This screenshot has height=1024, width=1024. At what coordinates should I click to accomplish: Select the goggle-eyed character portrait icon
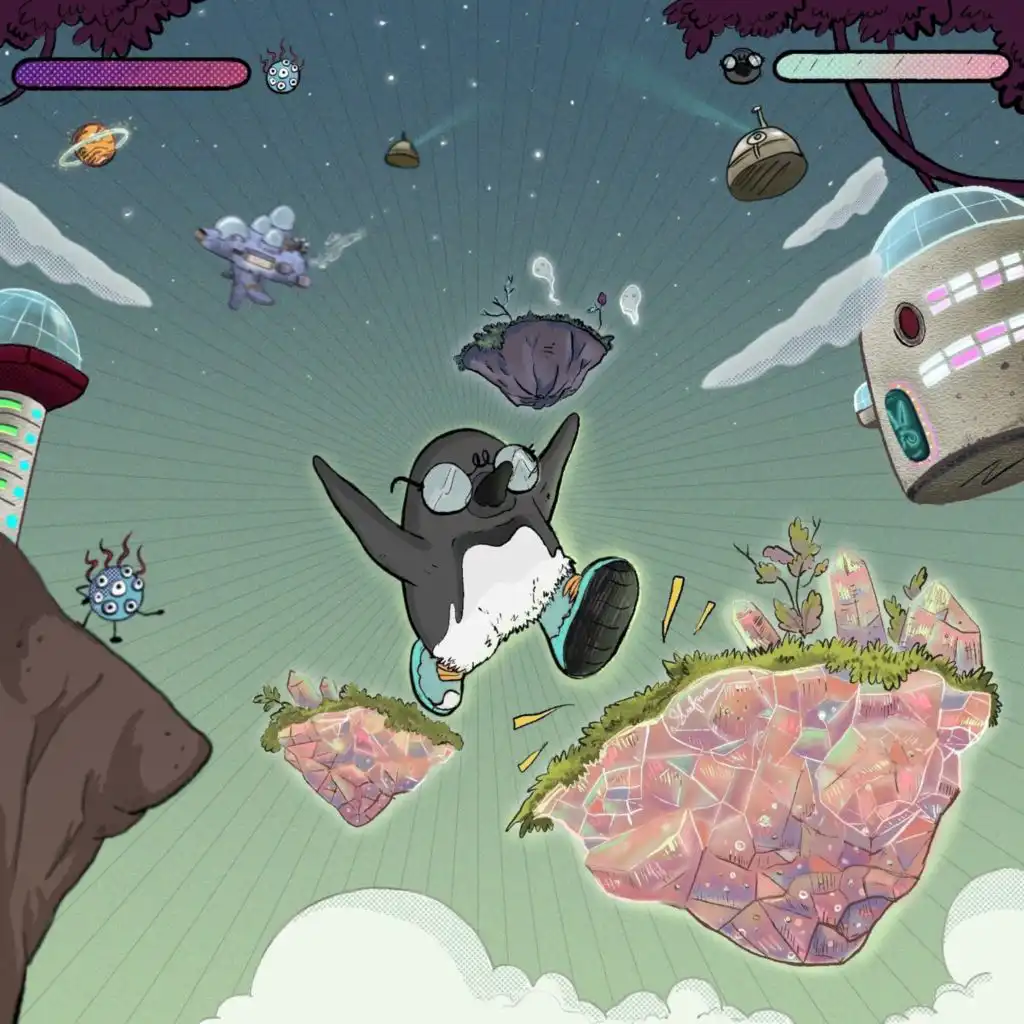pos(742,65)
